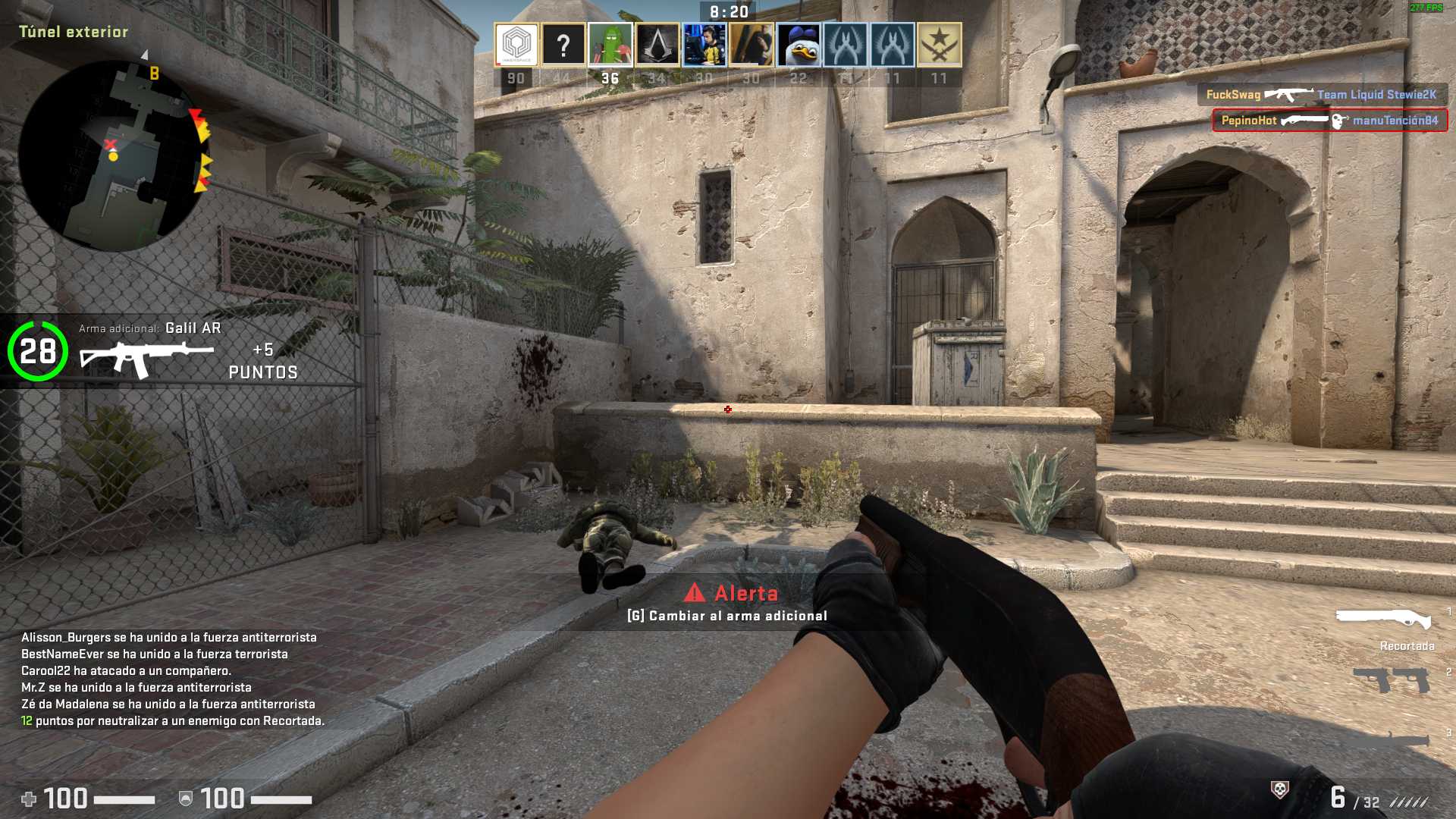Click the red X marker on radar
Viewport: 1456px width, 819px height.
[x=111, y=144]
